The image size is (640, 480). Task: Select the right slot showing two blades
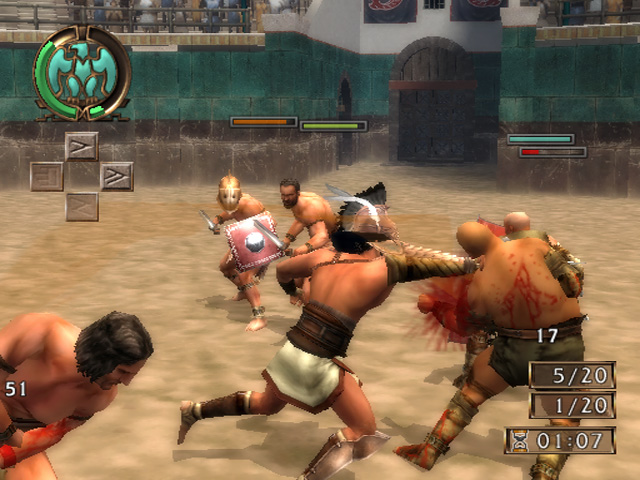(x=117, y=176)
